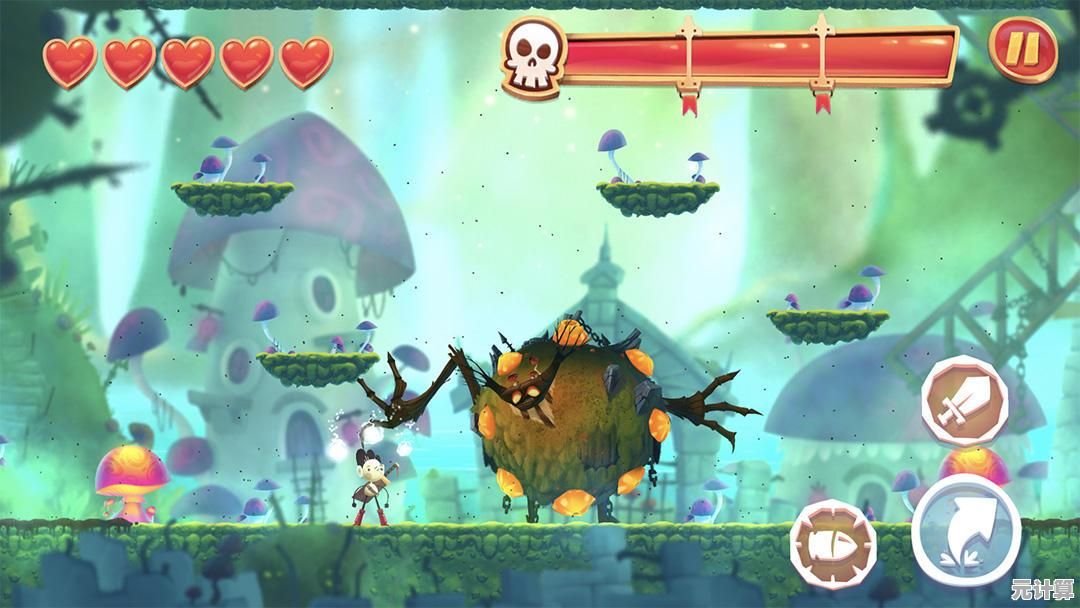Pause the game with the top-right button
The width and height of the screenshot is (1080, 608).
pos(1023,50)
